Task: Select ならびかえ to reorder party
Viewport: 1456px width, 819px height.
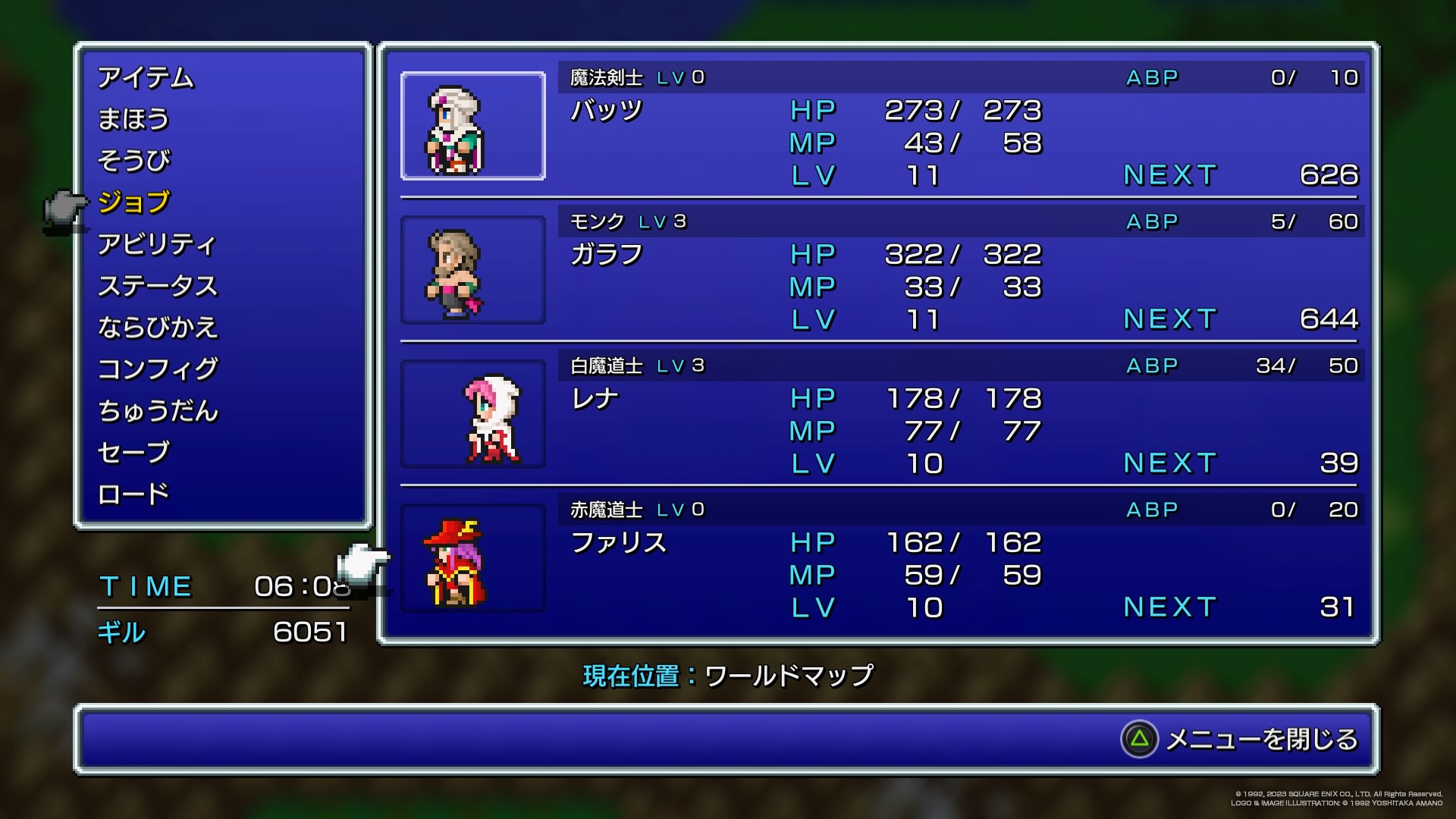Action: point(158,328)
